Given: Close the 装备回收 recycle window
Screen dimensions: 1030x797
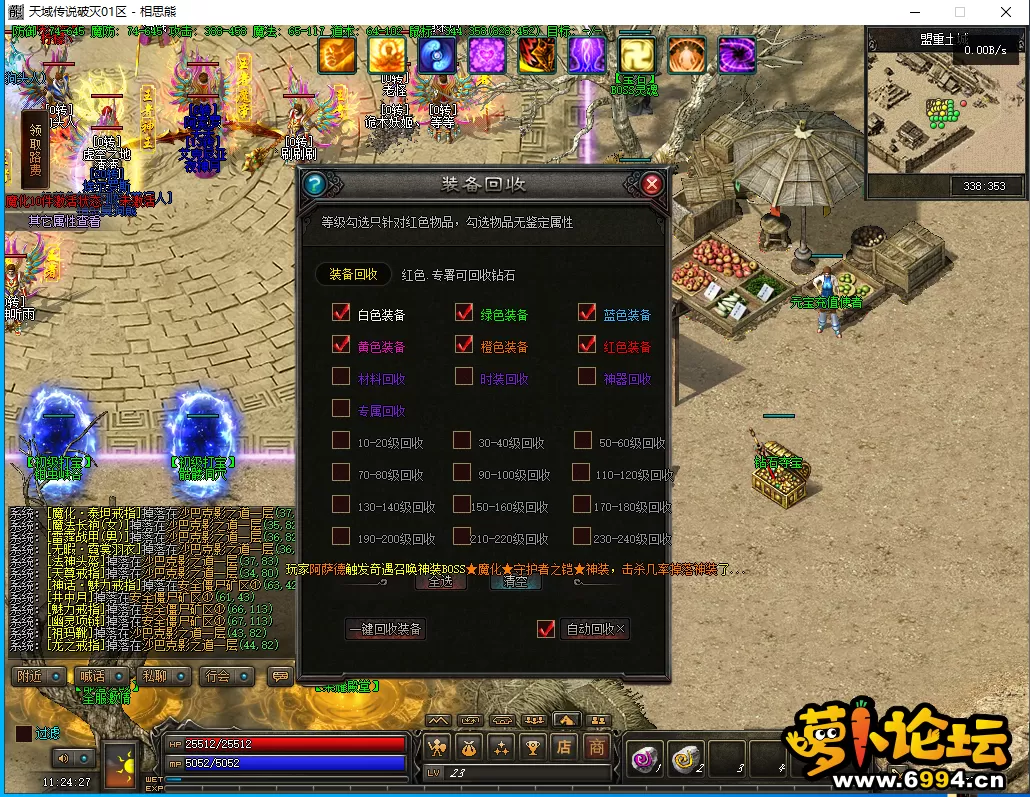Looking at the screenshot, I should [x=652, y=184].
